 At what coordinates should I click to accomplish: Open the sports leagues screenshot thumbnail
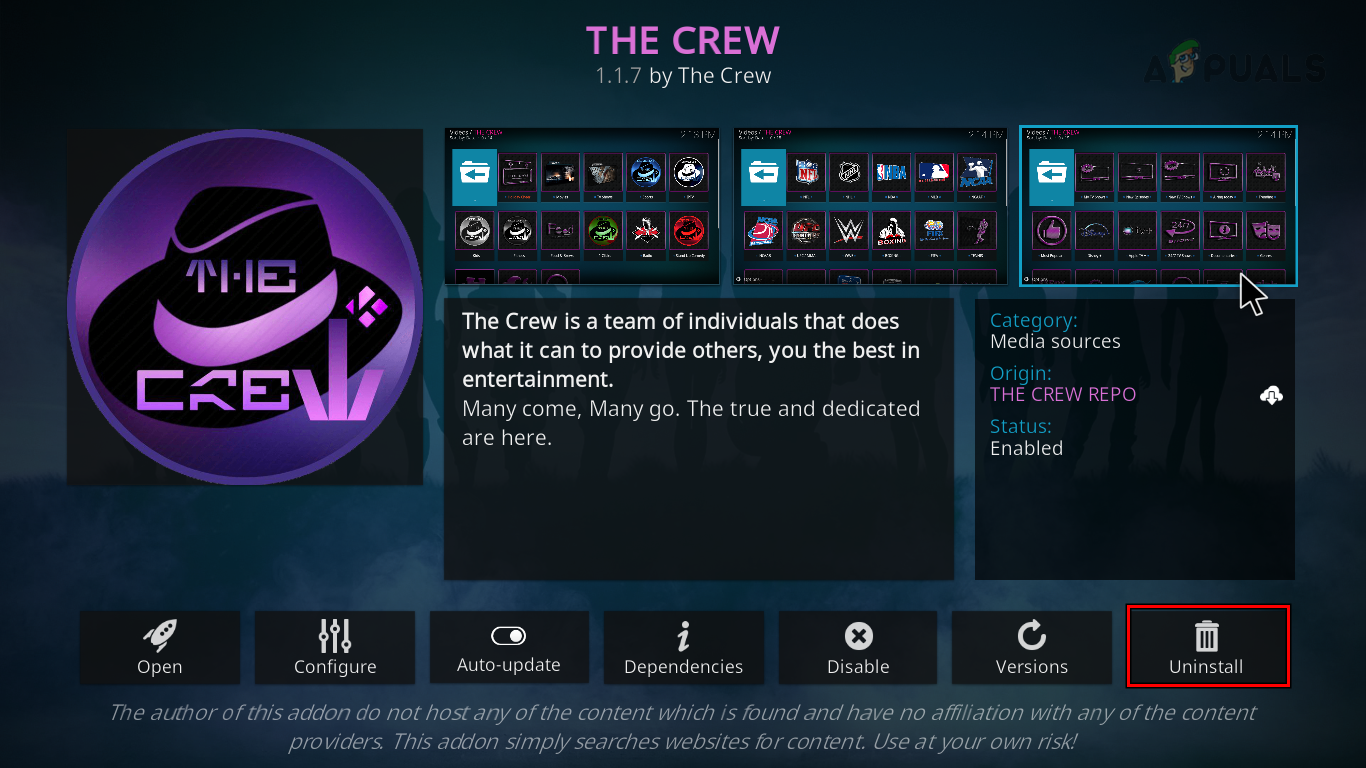[x=869, y=206]
